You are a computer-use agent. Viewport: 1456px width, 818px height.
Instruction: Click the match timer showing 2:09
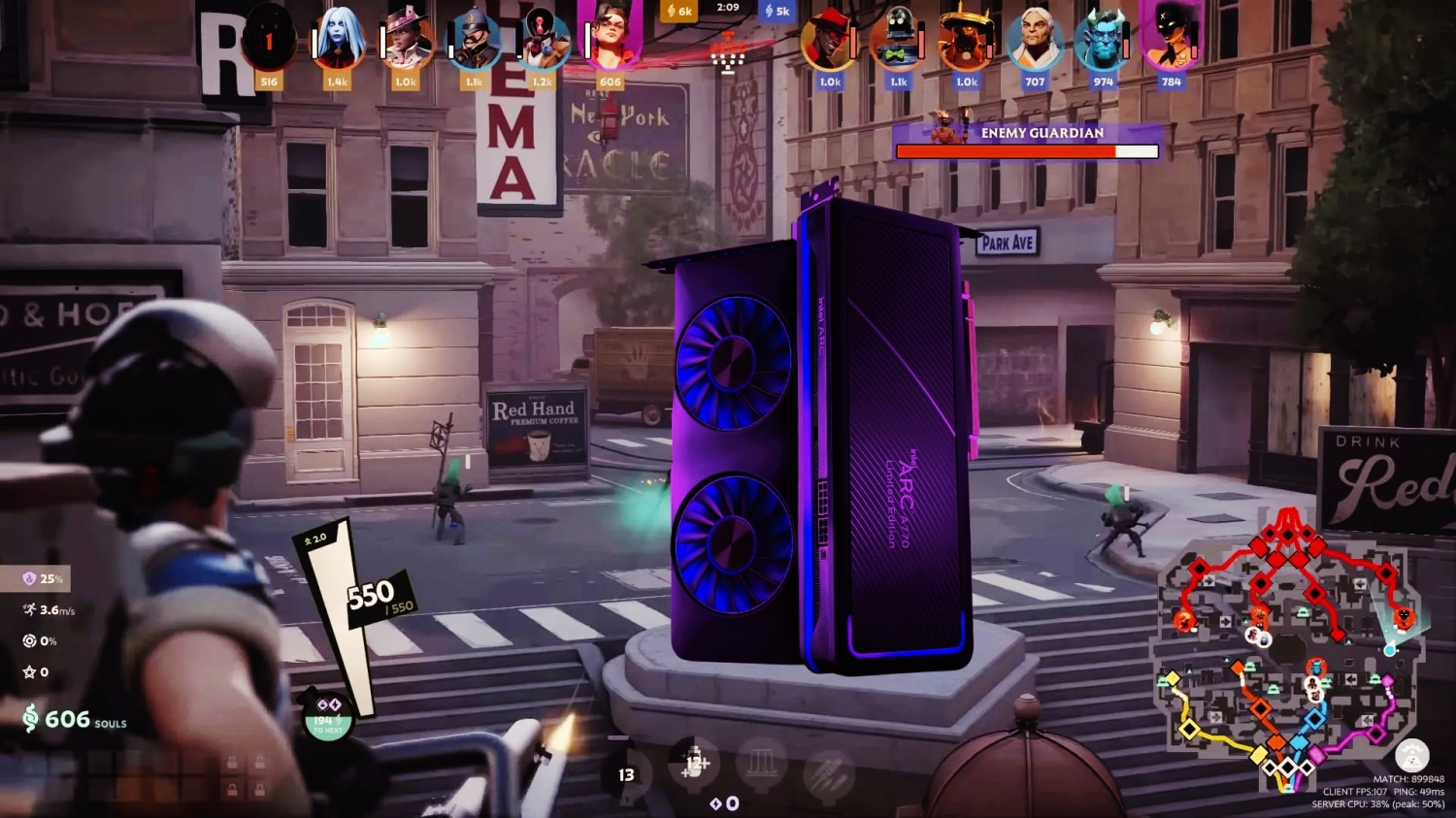726,9
